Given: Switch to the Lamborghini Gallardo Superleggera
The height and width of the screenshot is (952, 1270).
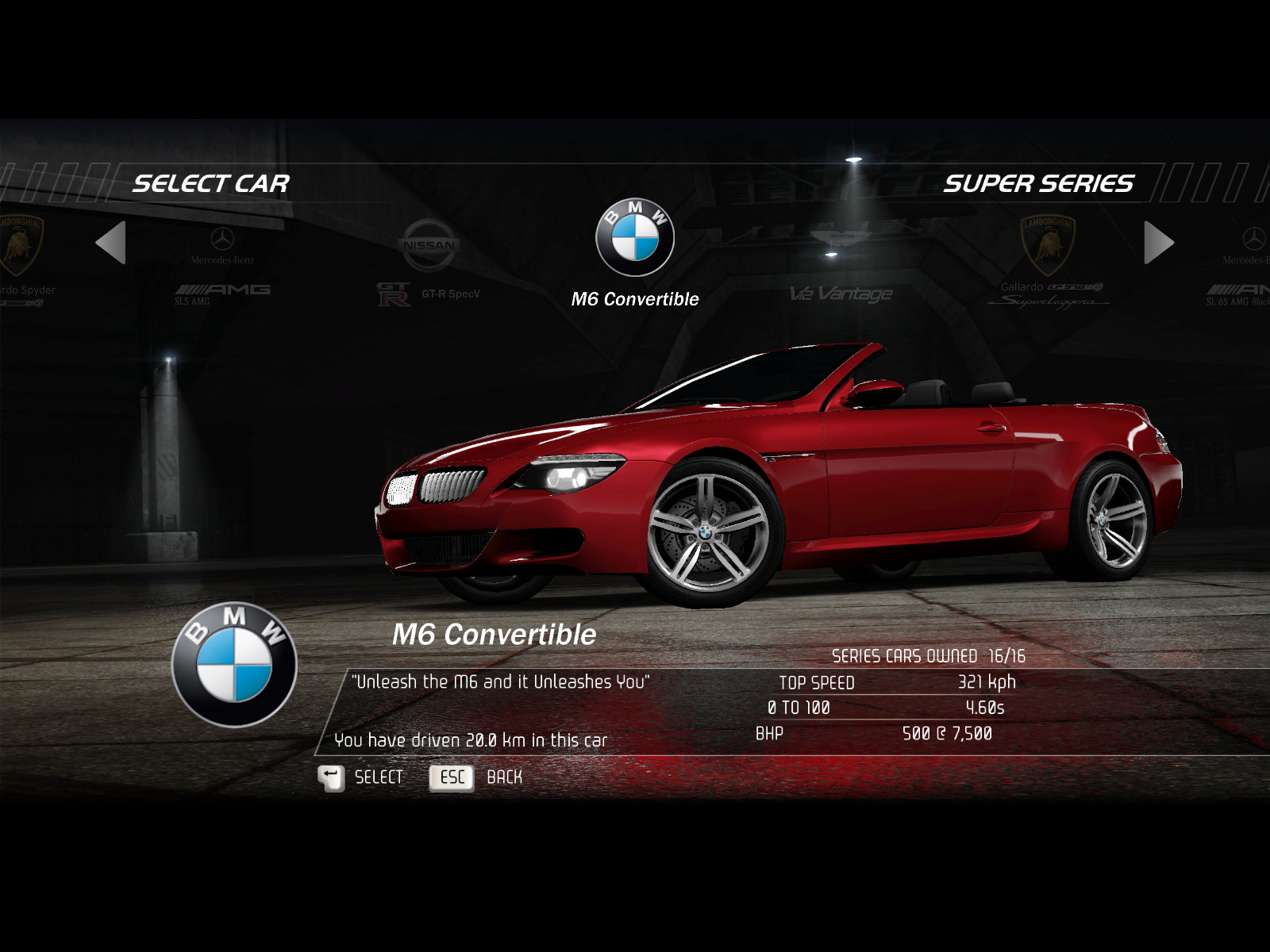Looking at the screenshot, I should click(1048, 262).
